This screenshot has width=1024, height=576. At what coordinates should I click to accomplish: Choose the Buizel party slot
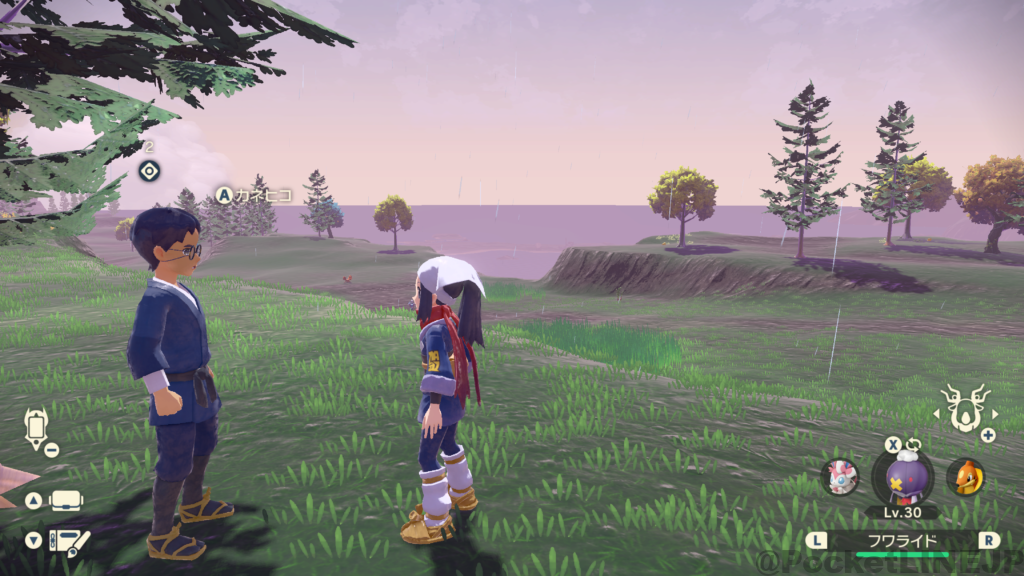tap(965, 477)
